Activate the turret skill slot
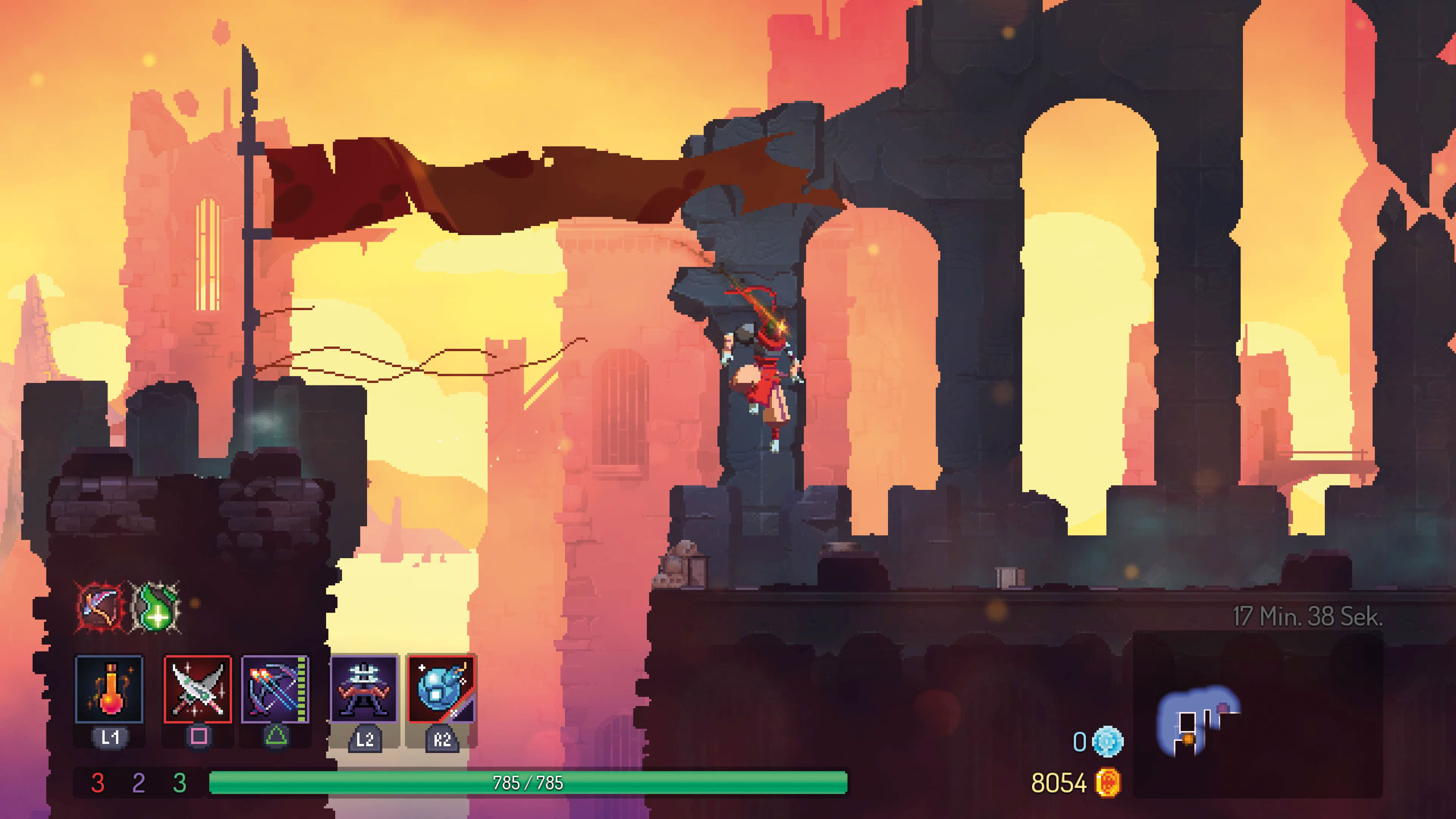Viewport: 1456px width, 819px height. pos(364,689)
